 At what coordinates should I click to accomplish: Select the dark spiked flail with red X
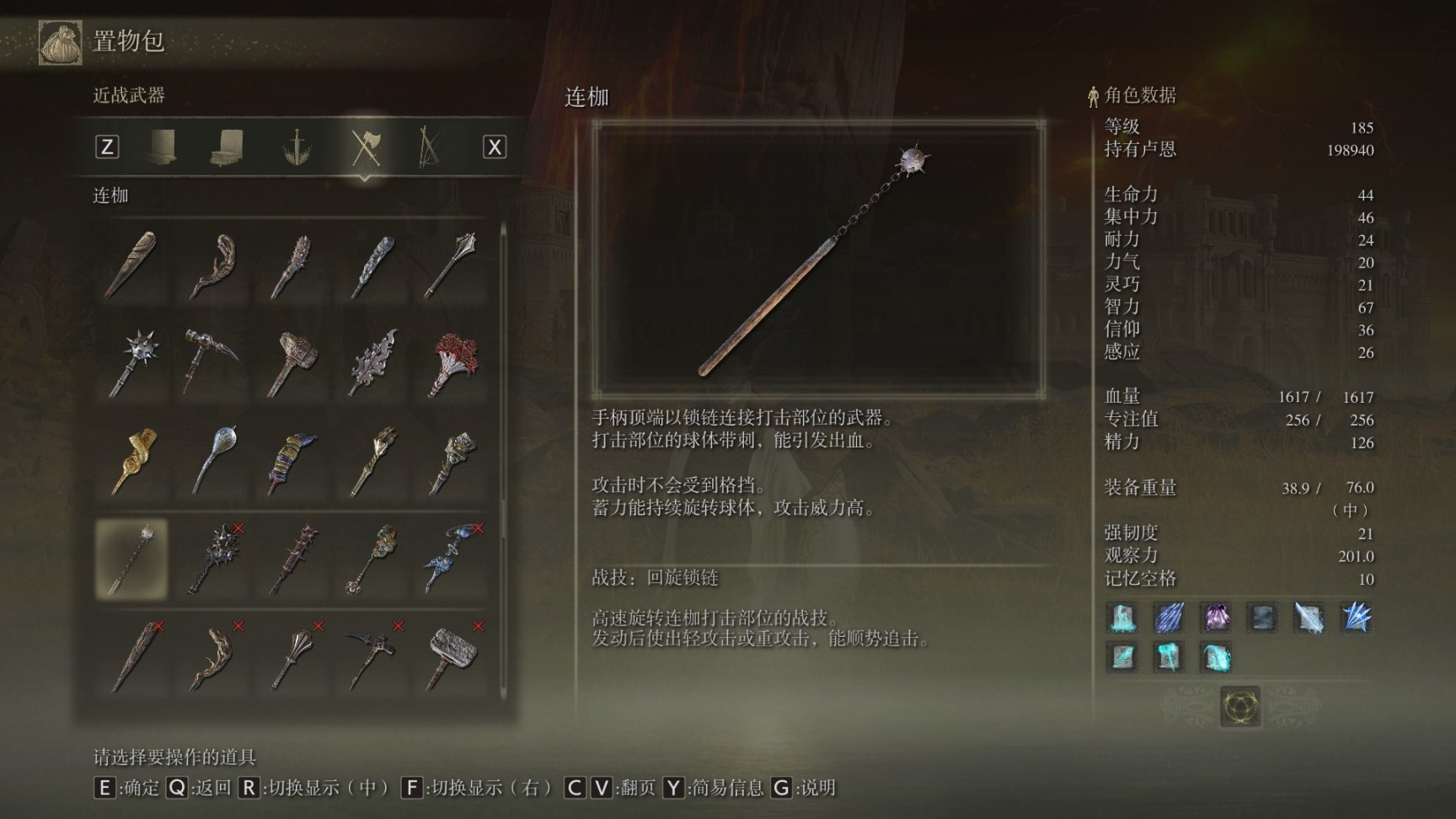pos(214,559)
